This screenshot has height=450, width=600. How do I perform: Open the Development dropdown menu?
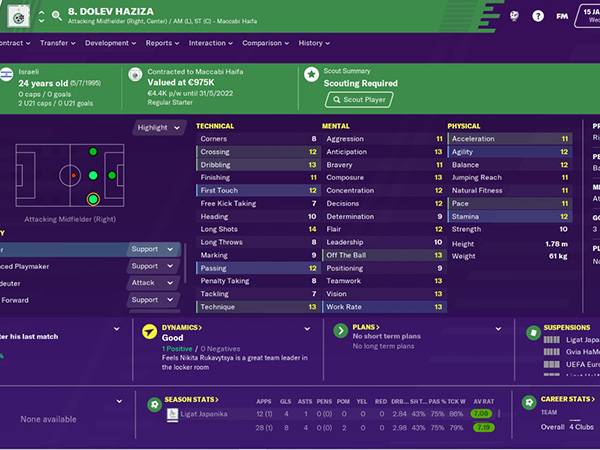click(110, 43)
